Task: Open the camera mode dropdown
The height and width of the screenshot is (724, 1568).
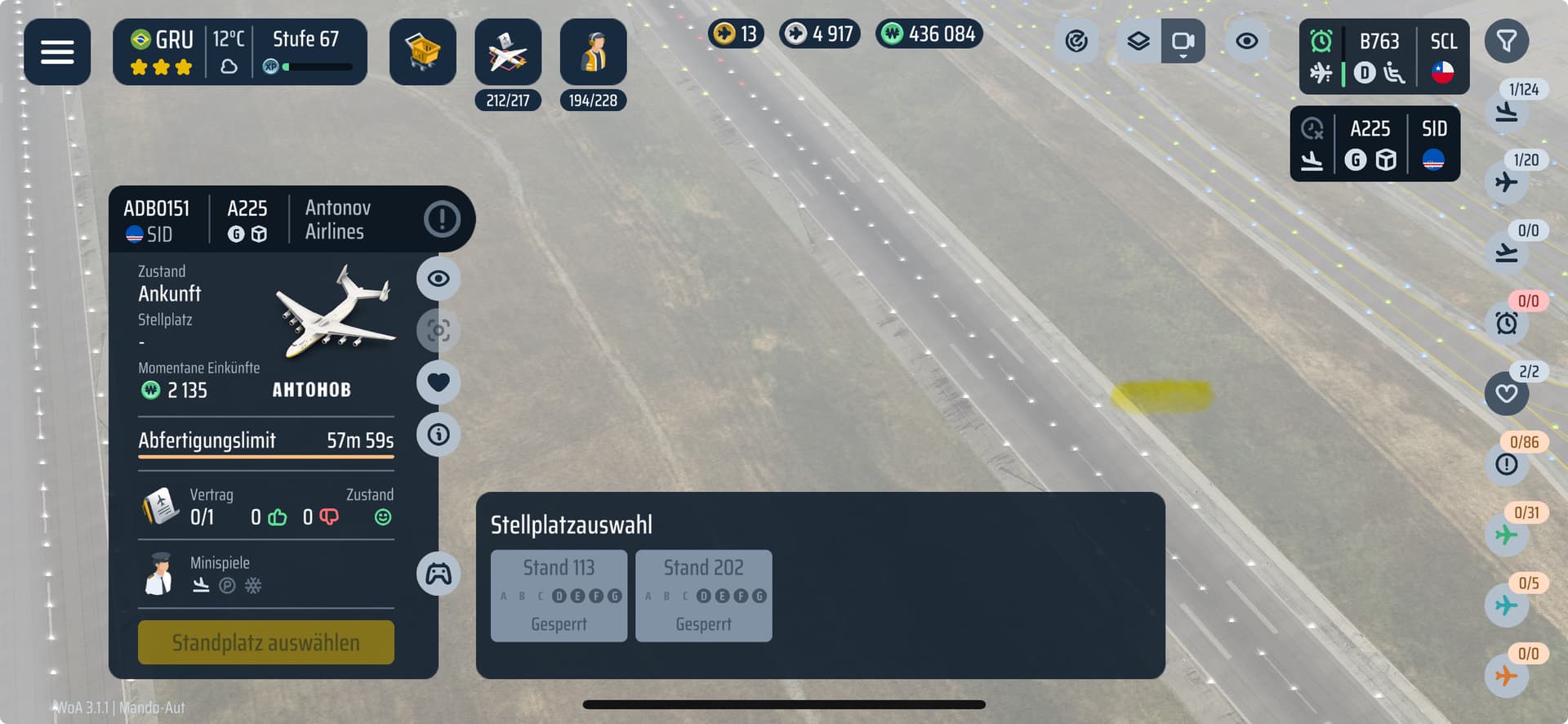Action: click(x=1183, y=42)
